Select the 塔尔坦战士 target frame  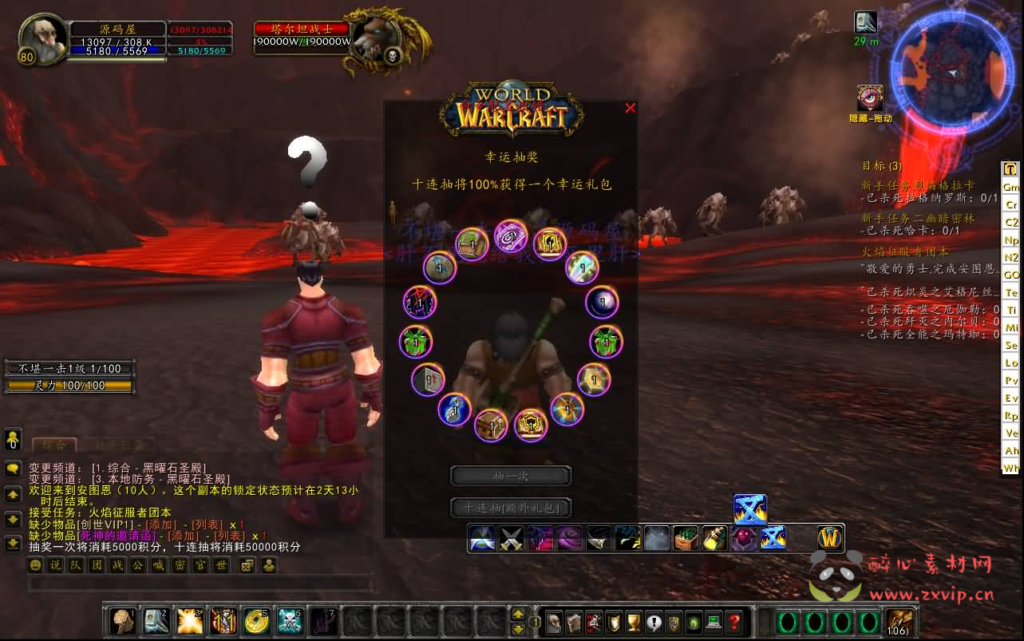pyautogui.click(x=301, y=37)
